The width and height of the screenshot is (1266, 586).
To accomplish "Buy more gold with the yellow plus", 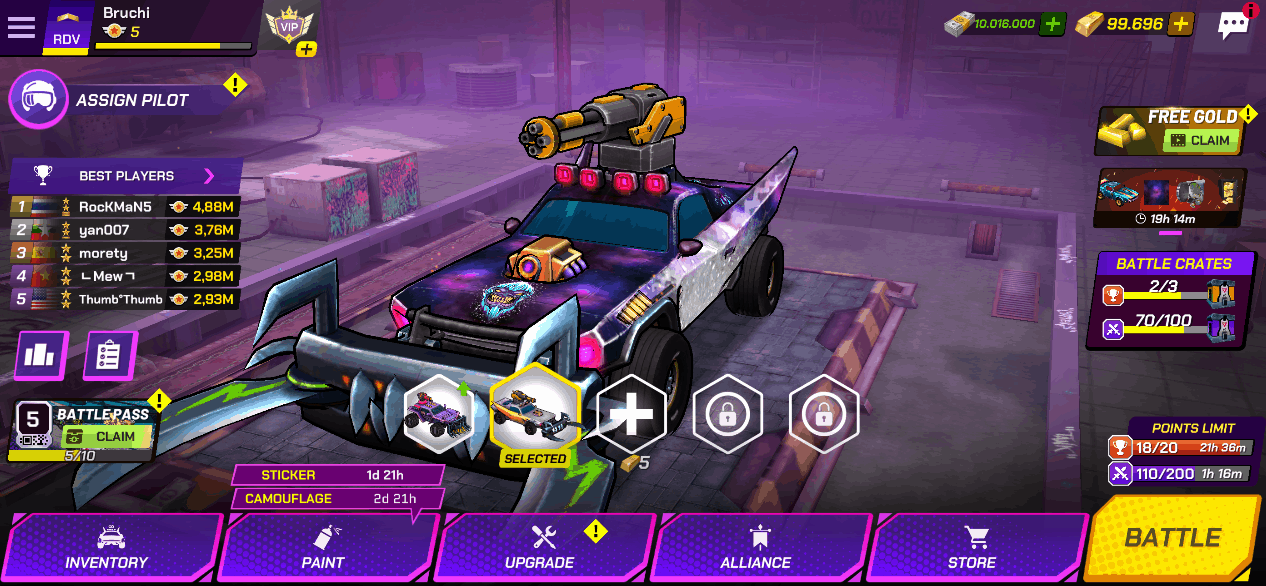I will click(x=1181, y=24).
